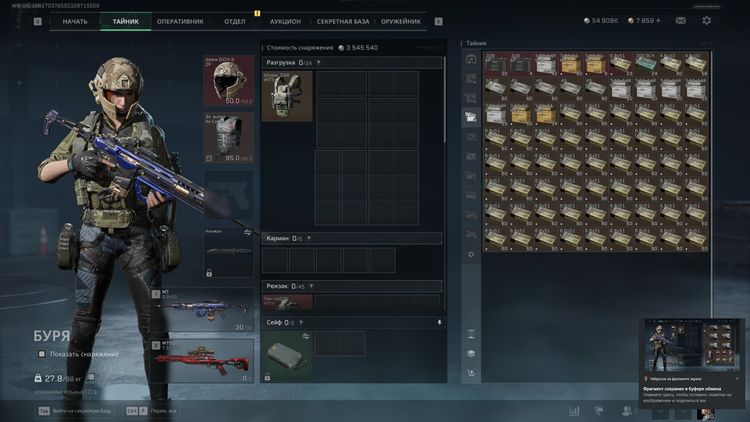750x422 pixels.
Task: Open settings with the gear icon
Action: tap(707, 20)
